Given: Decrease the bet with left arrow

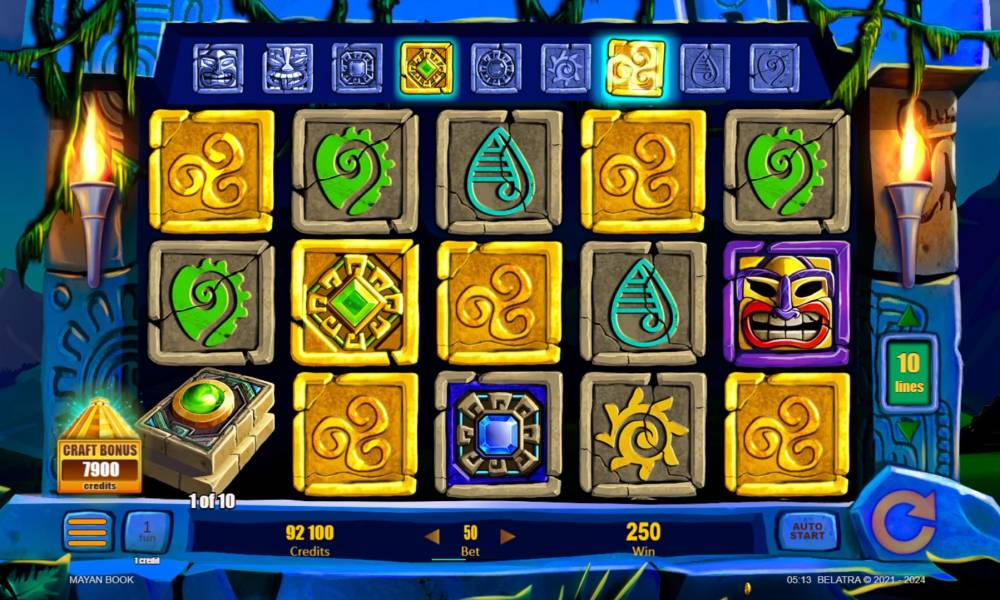Looking at the screenshot, I should pos(432,537).
